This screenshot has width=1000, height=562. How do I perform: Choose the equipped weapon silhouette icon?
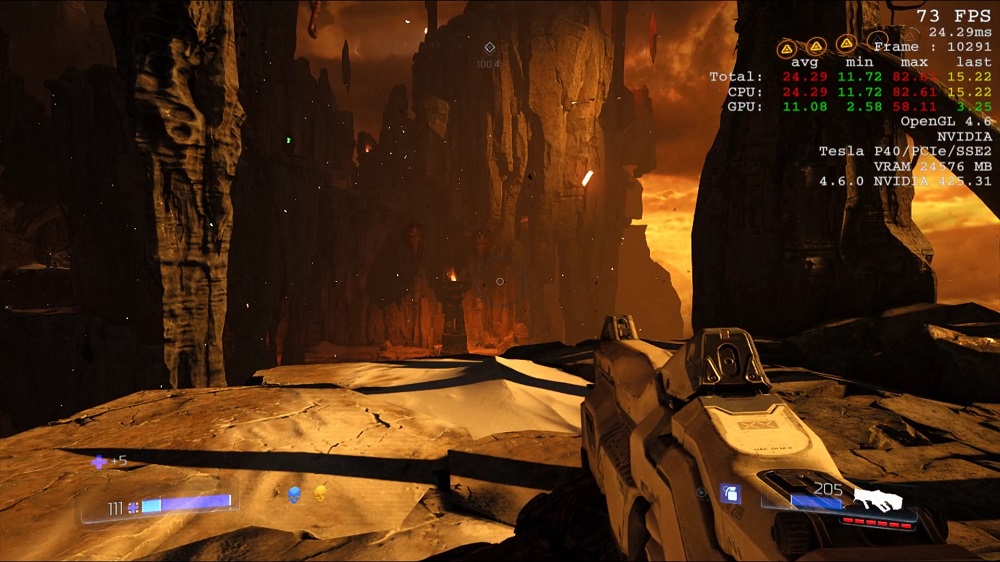click(x=878, y=498)
